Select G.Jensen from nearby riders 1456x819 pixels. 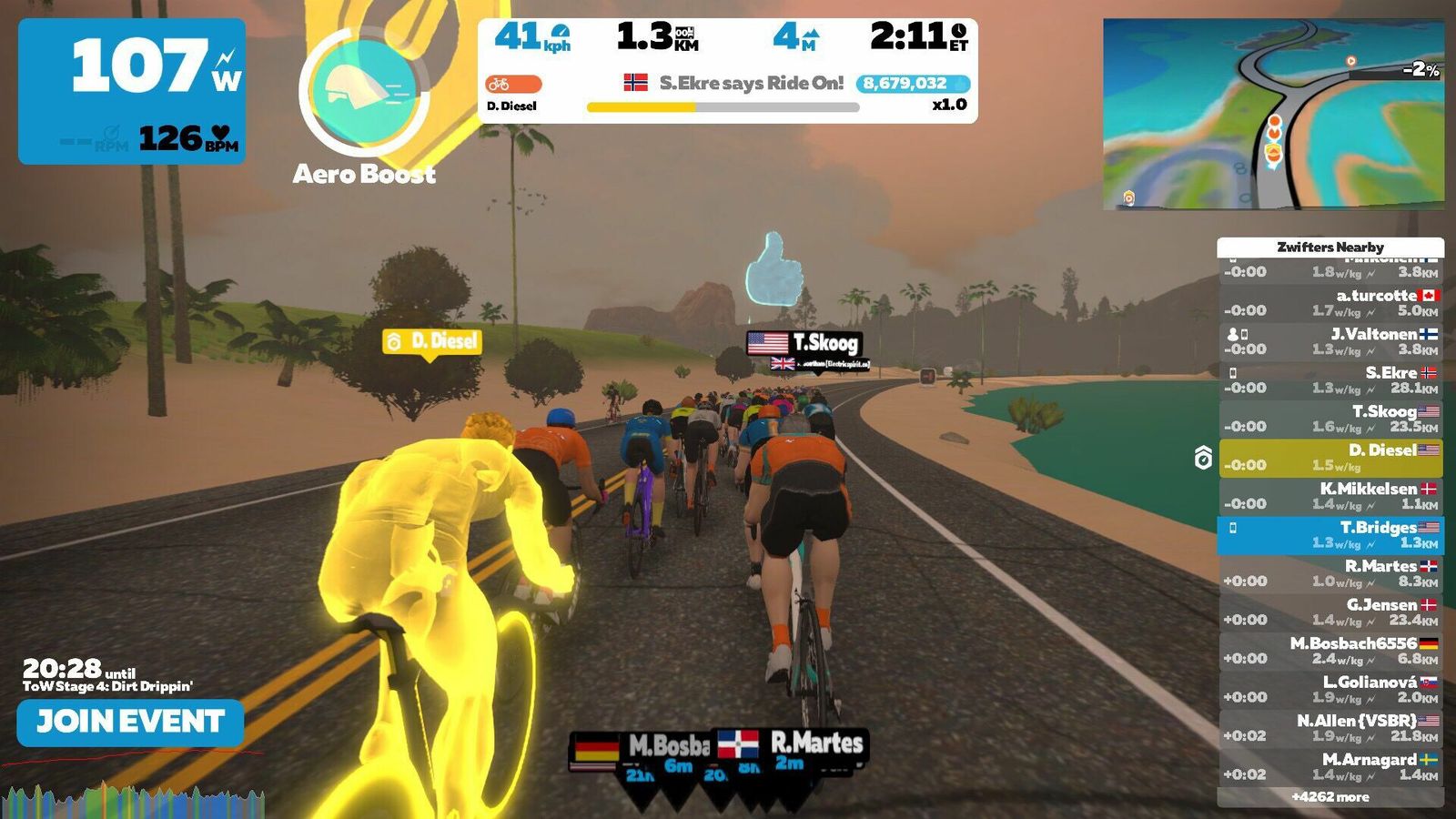(1330, 612)
